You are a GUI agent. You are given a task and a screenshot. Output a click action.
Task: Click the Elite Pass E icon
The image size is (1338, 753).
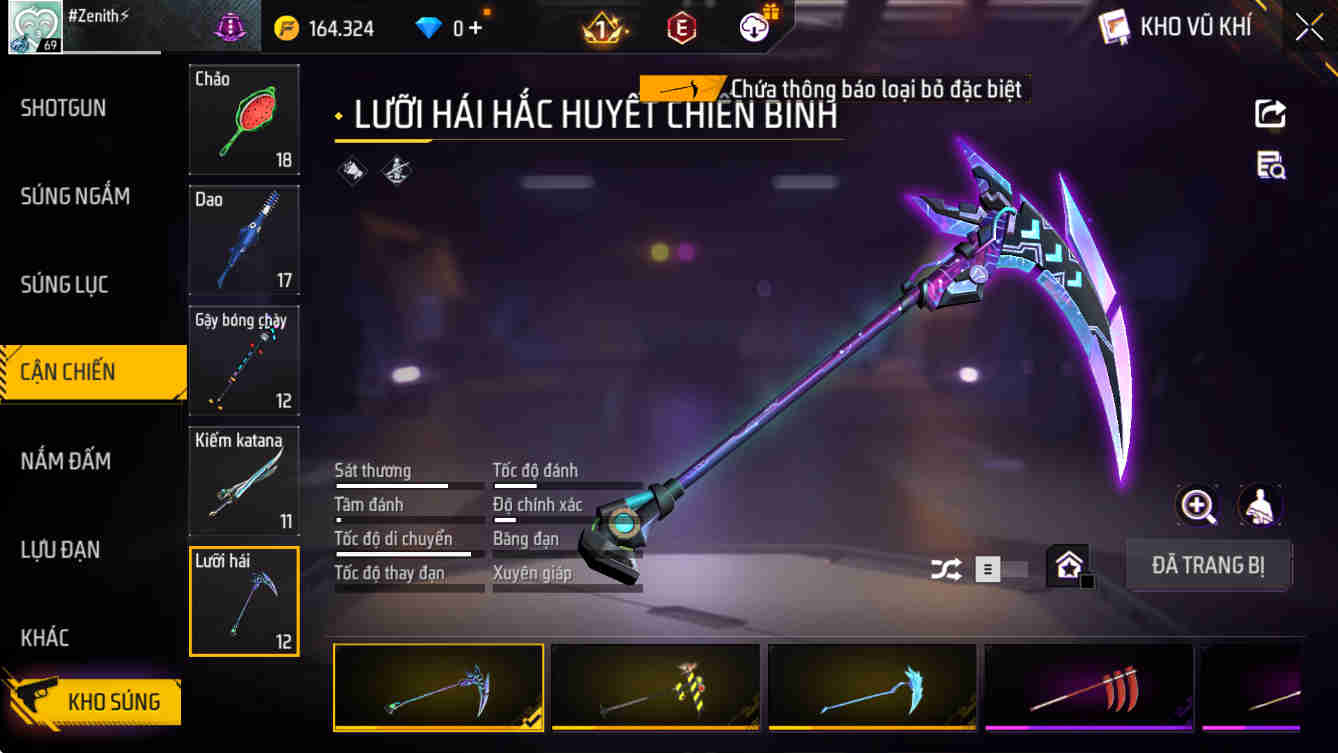(682, 27)
